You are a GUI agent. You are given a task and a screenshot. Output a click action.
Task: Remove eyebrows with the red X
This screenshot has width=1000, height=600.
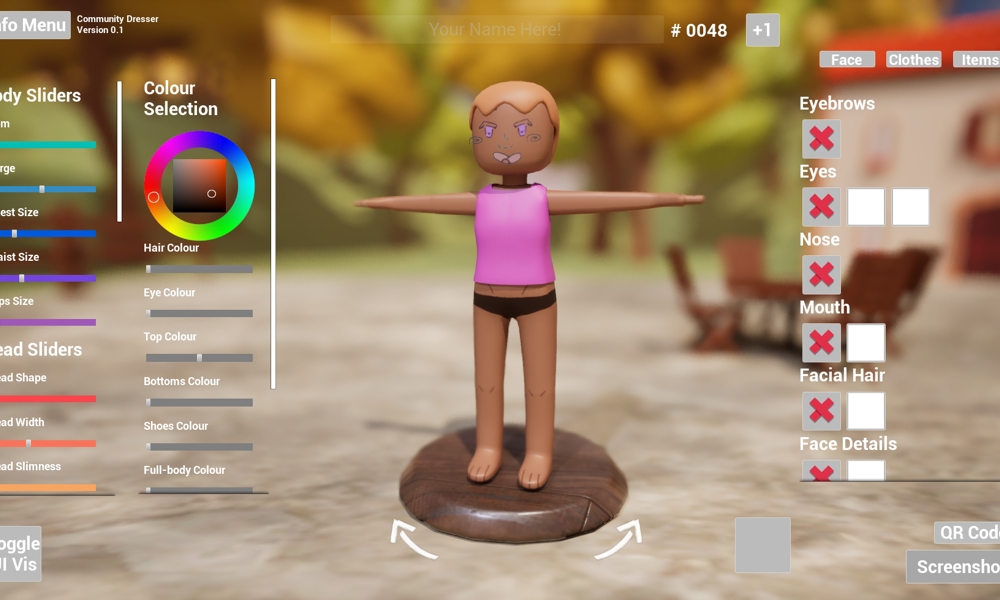821,139
